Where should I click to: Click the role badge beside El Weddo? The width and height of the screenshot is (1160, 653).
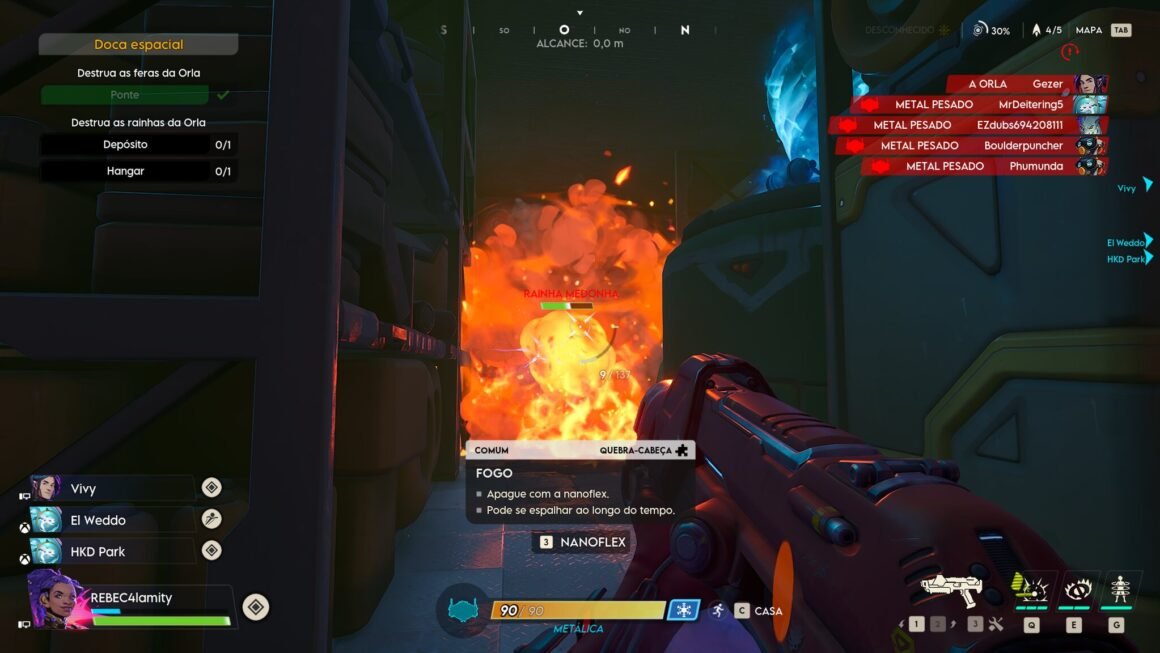pyautogui.click(x=211, y=519)
